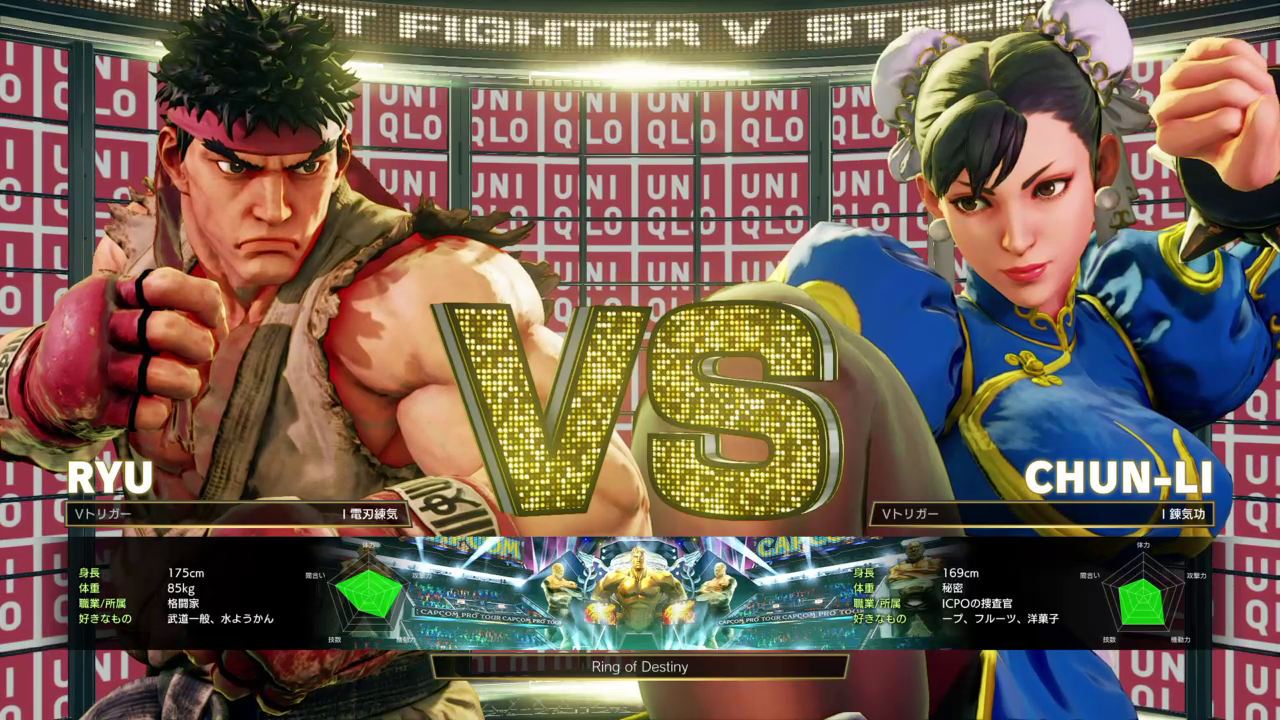The image size is (1280, 720).
Task: Click Ryu's green stat radar chart
Action: pyautogui.click(x=368, y=593)
